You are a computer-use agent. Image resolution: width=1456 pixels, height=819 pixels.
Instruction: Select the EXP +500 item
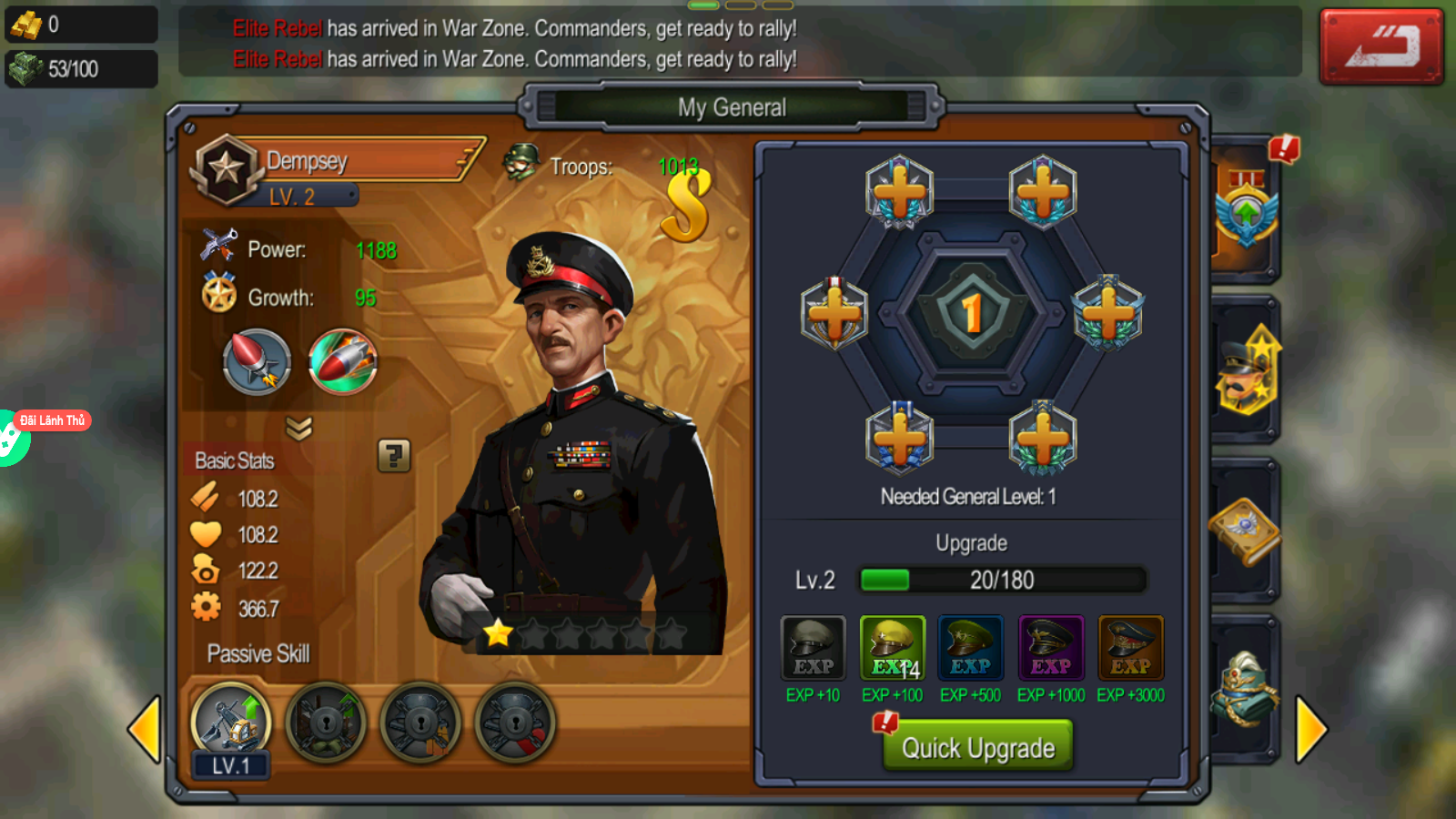pos(970,649)
